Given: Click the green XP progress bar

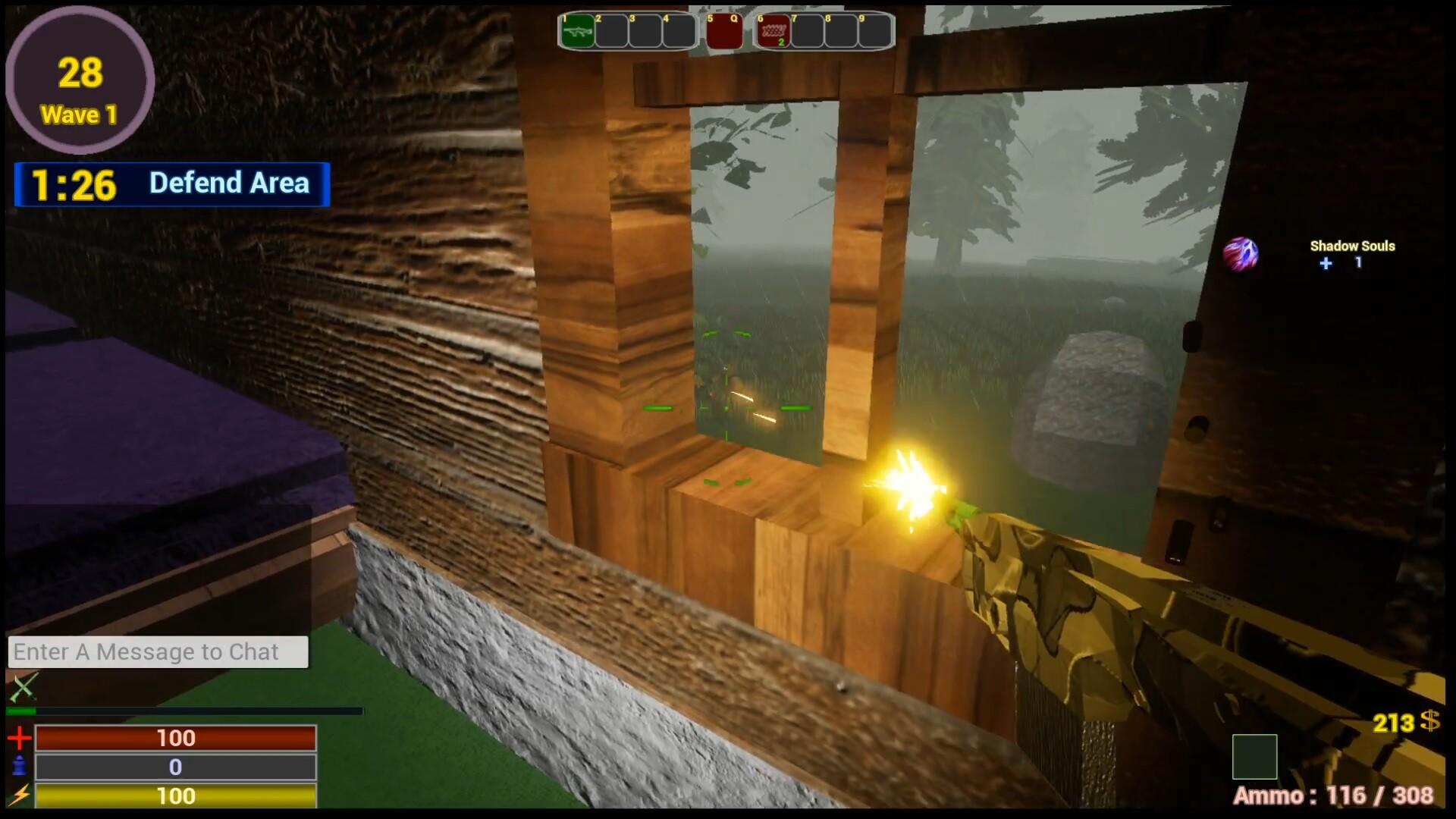Looking at the screenshot, I should pos(23,711).
